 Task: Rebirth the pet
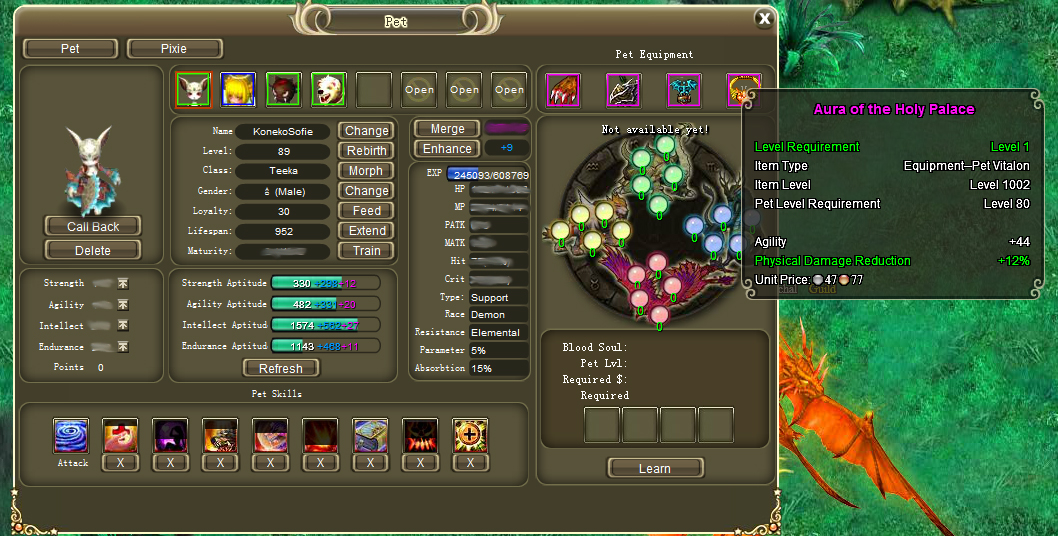tap(367, 151)
